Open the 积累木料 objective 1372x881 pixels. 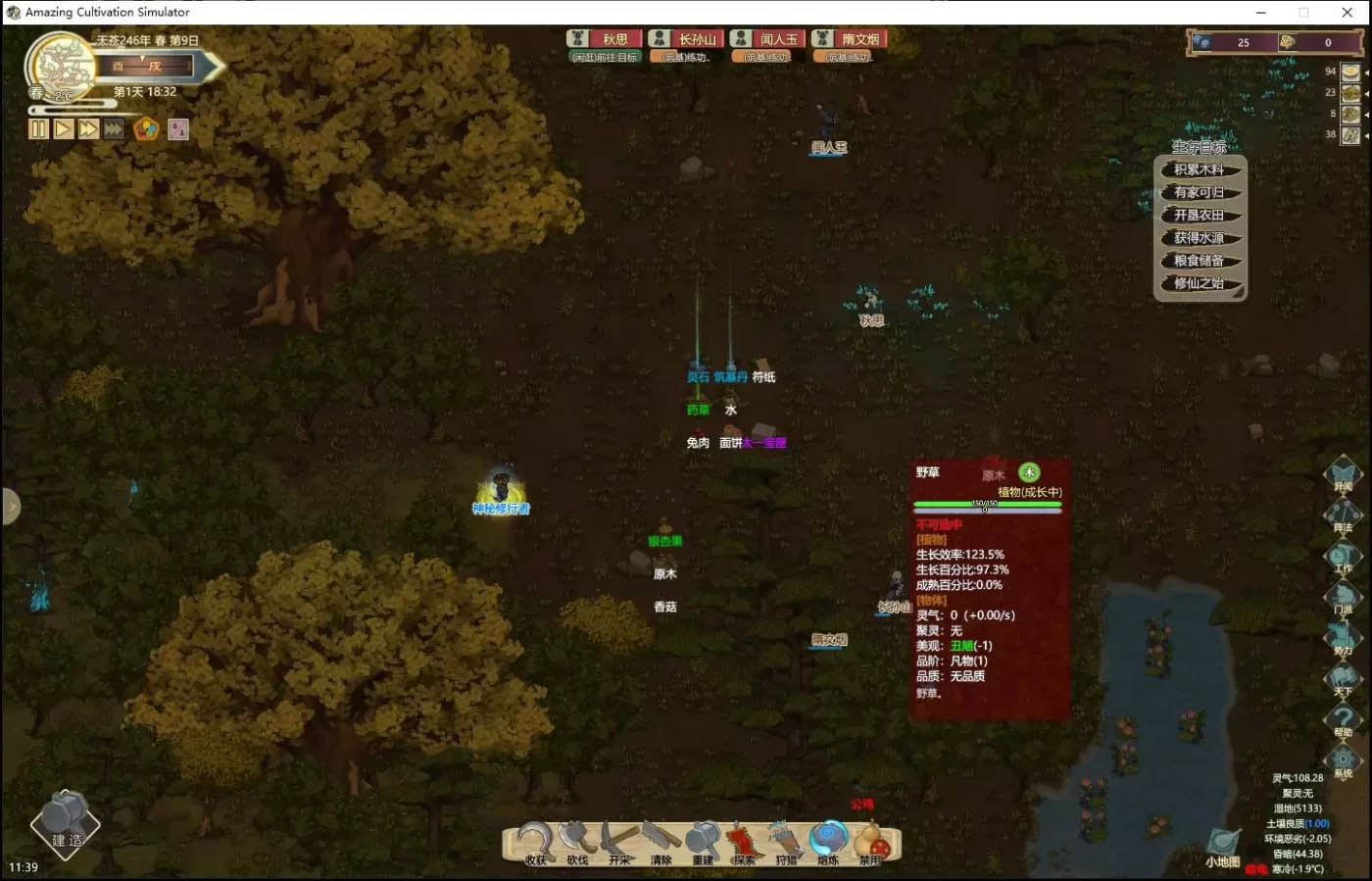point(1199,170)
